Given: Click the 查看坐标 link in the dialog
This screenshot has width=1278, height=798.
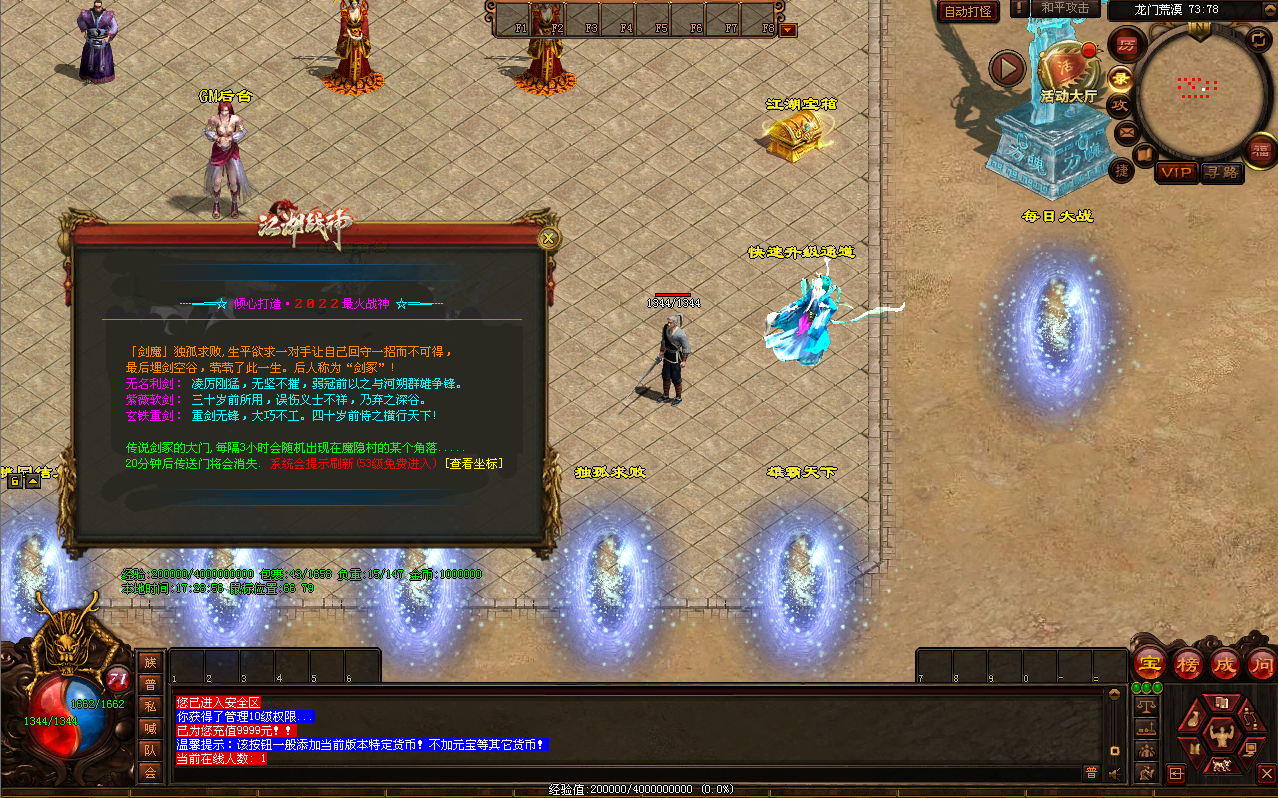Looking at the screenshot, I should tap(474, 464).
